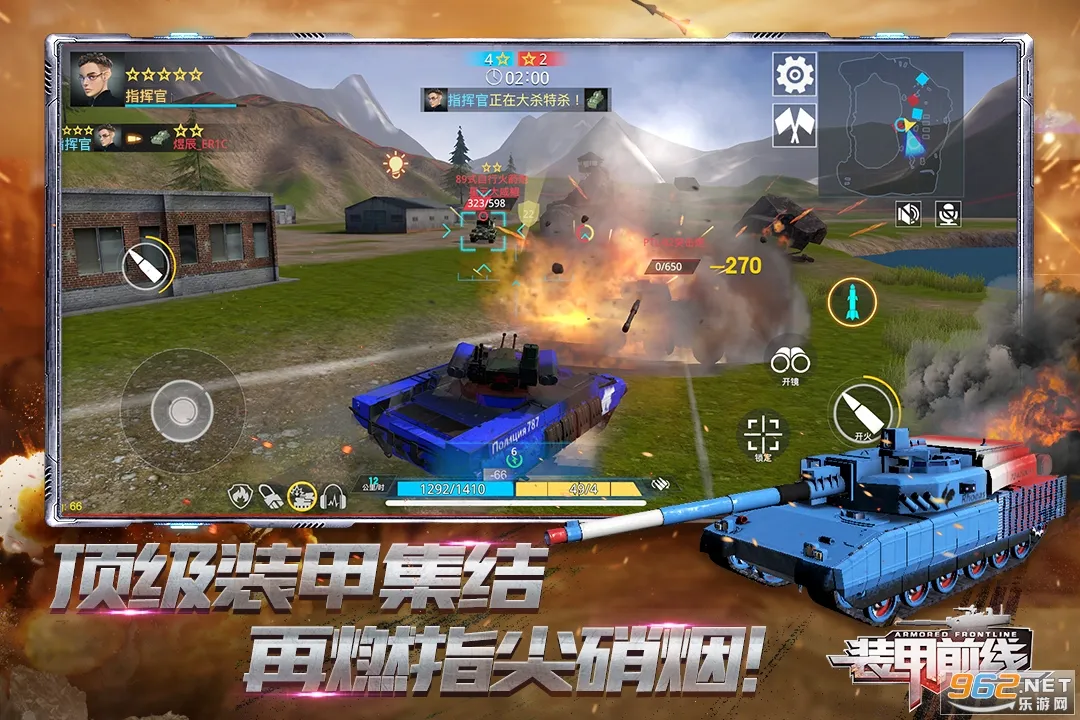This screenshot has height=720, width=1080.
Task: Tap the stacked shells icon beside ammo bar
Action: click(658, 484)
